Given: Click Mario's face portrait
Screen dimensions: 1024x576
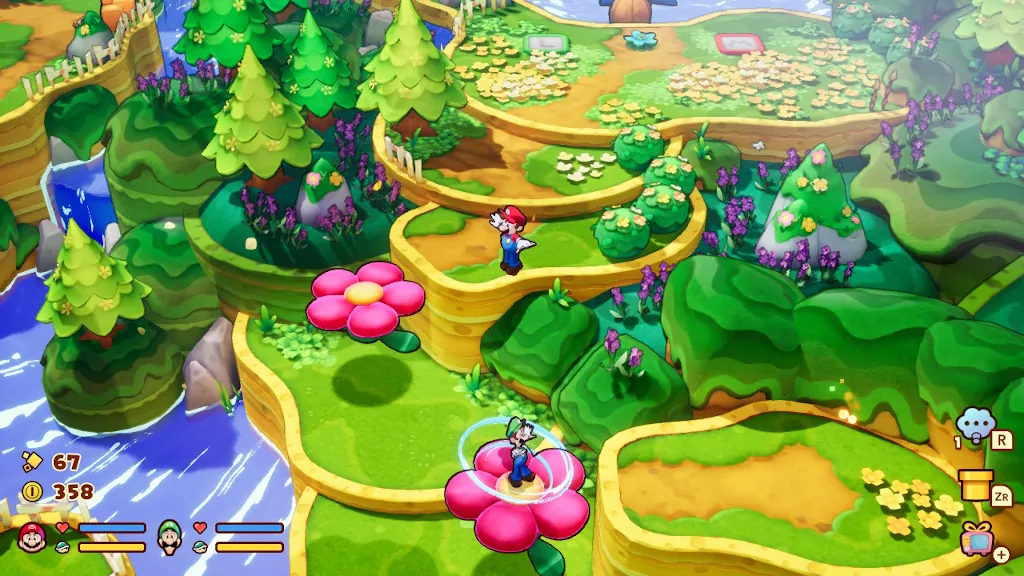Looking at the screenshot, I should [33, 538].
